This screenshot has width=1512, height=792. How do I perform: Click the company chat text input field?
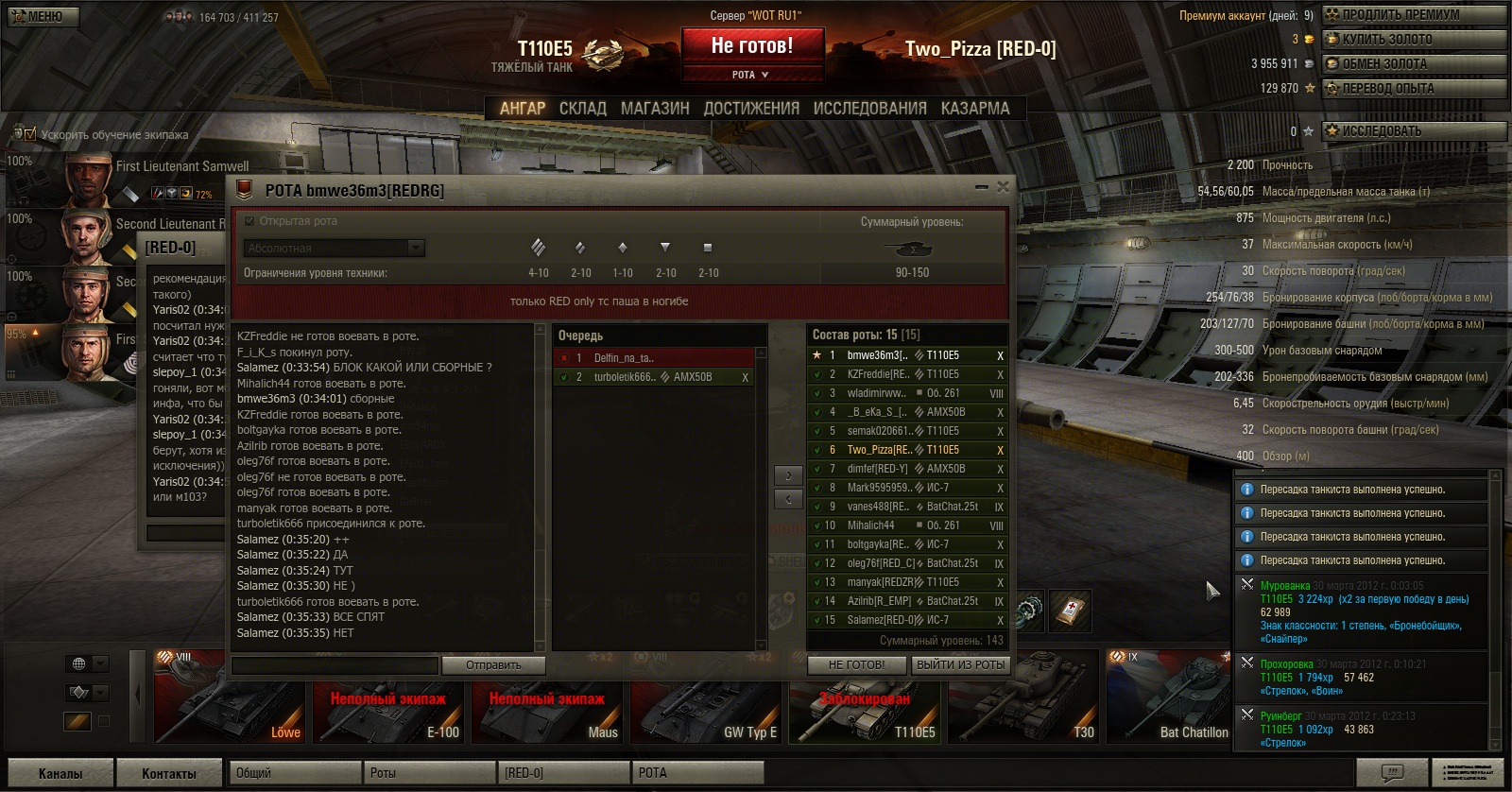335,665
